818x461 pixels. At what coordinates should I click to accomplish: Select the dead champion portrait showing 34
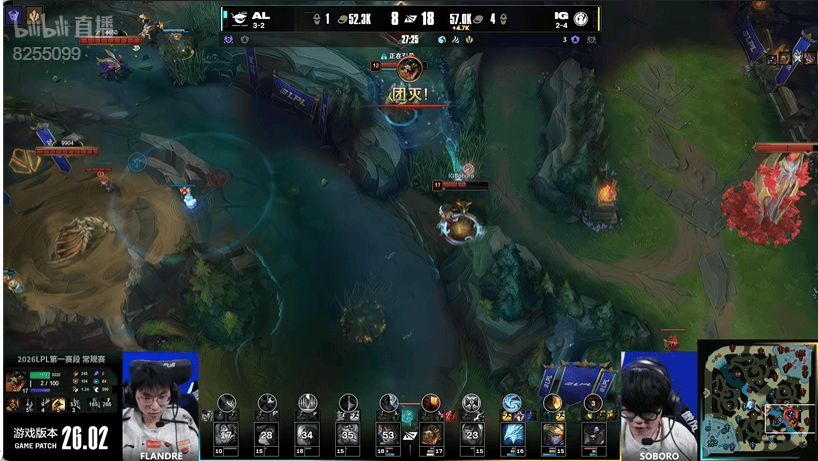pos(307,434)
